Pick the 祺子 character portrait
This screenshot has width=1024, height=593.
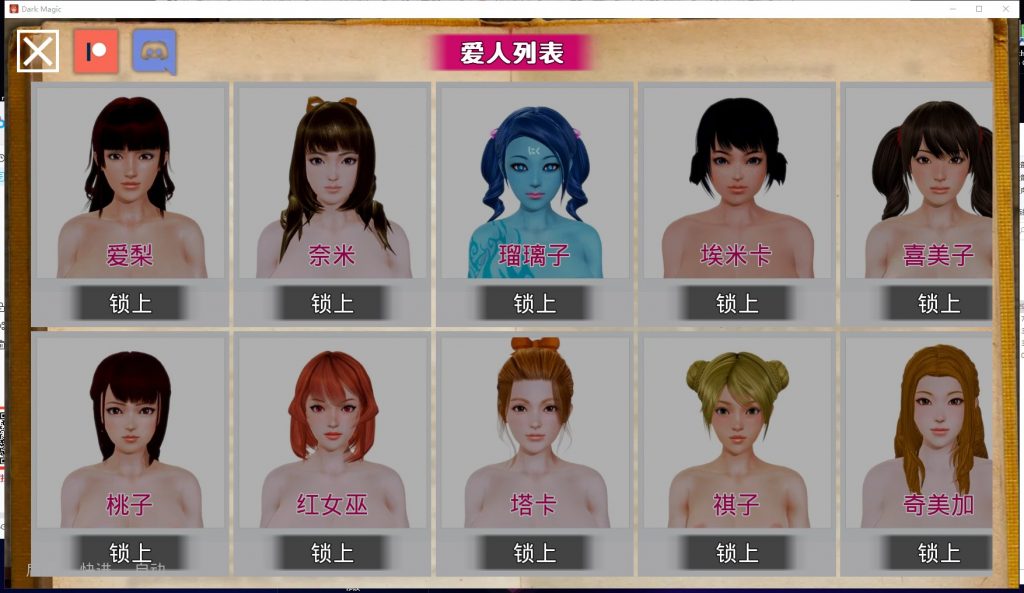736,432
